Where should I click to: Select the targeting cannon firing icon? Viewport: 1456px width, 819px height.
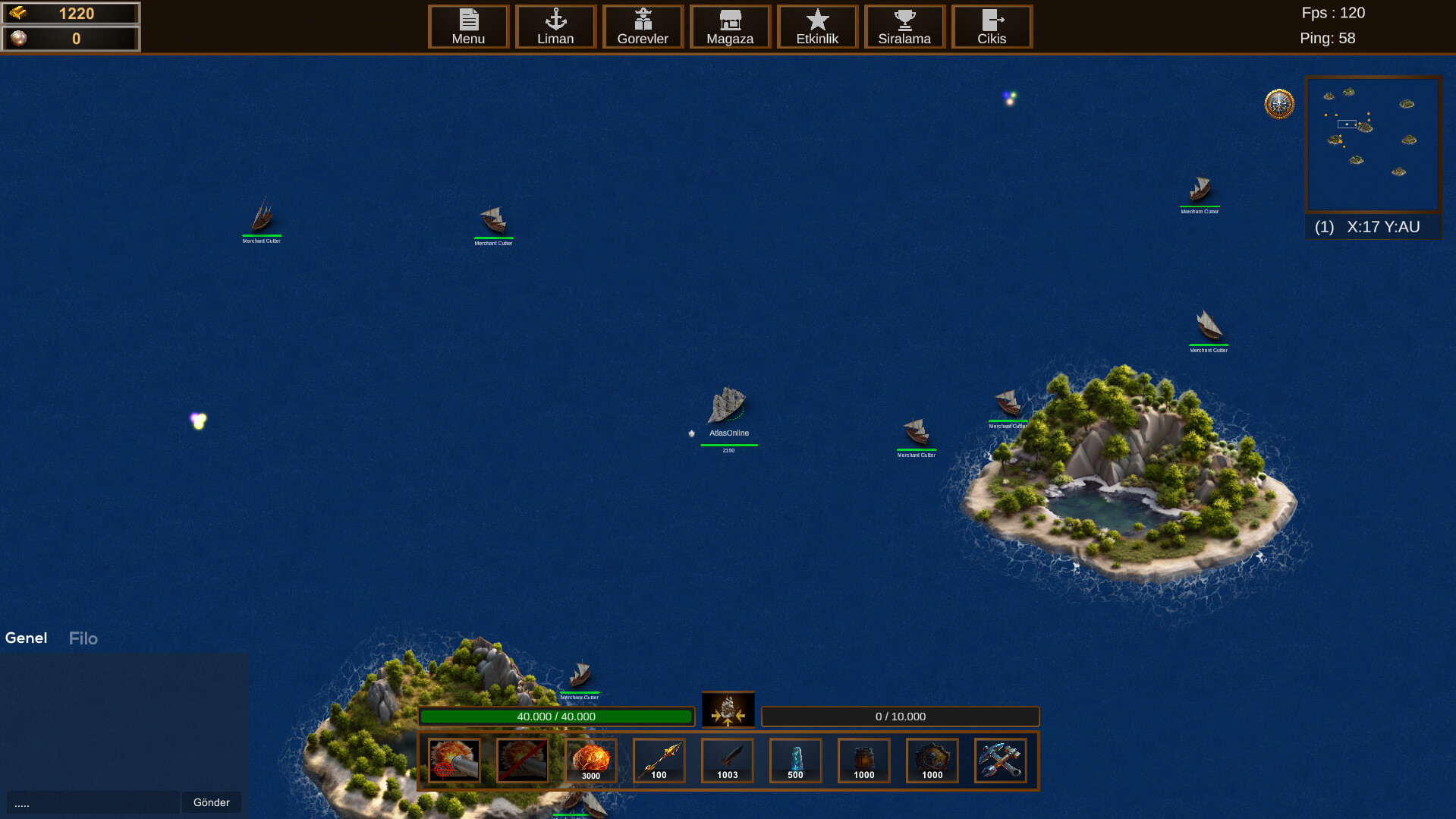tap(454, 761)
